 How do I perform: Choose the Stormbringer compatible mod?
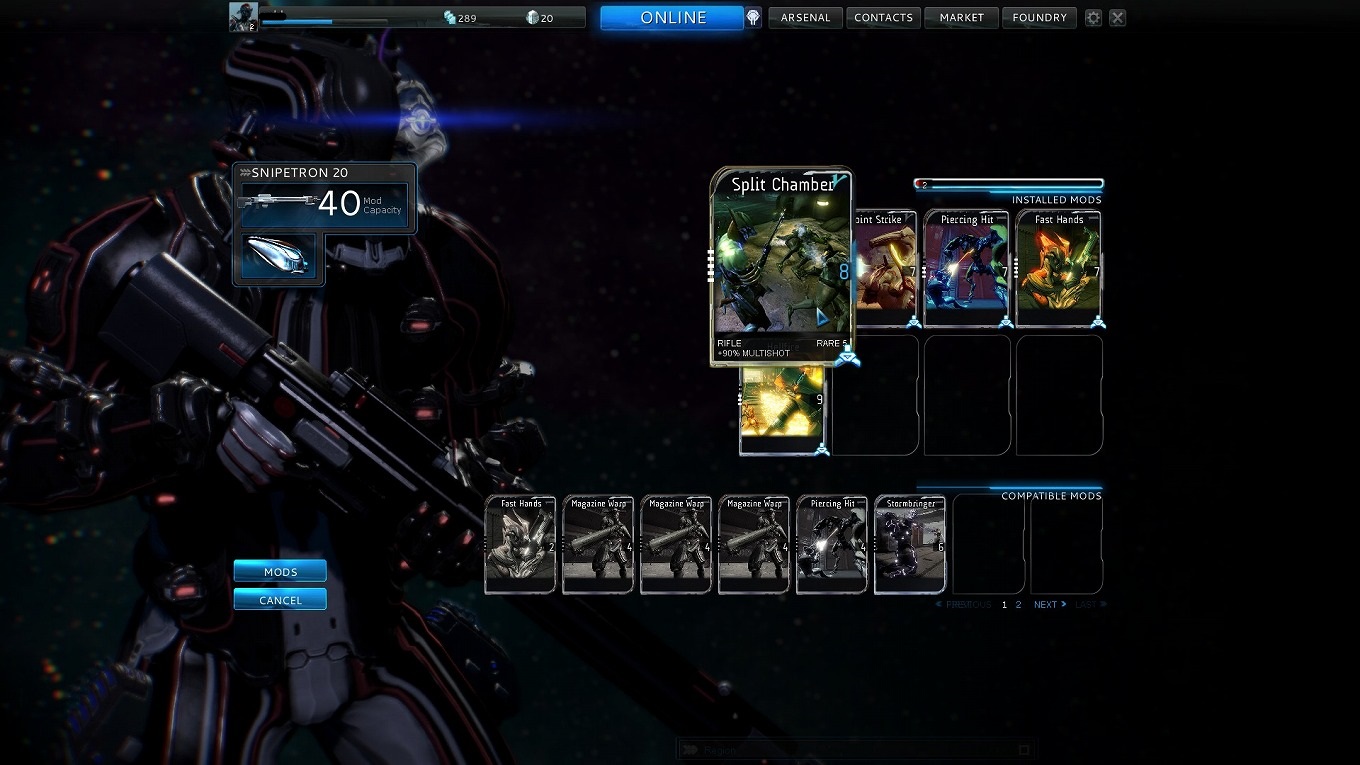909,545
